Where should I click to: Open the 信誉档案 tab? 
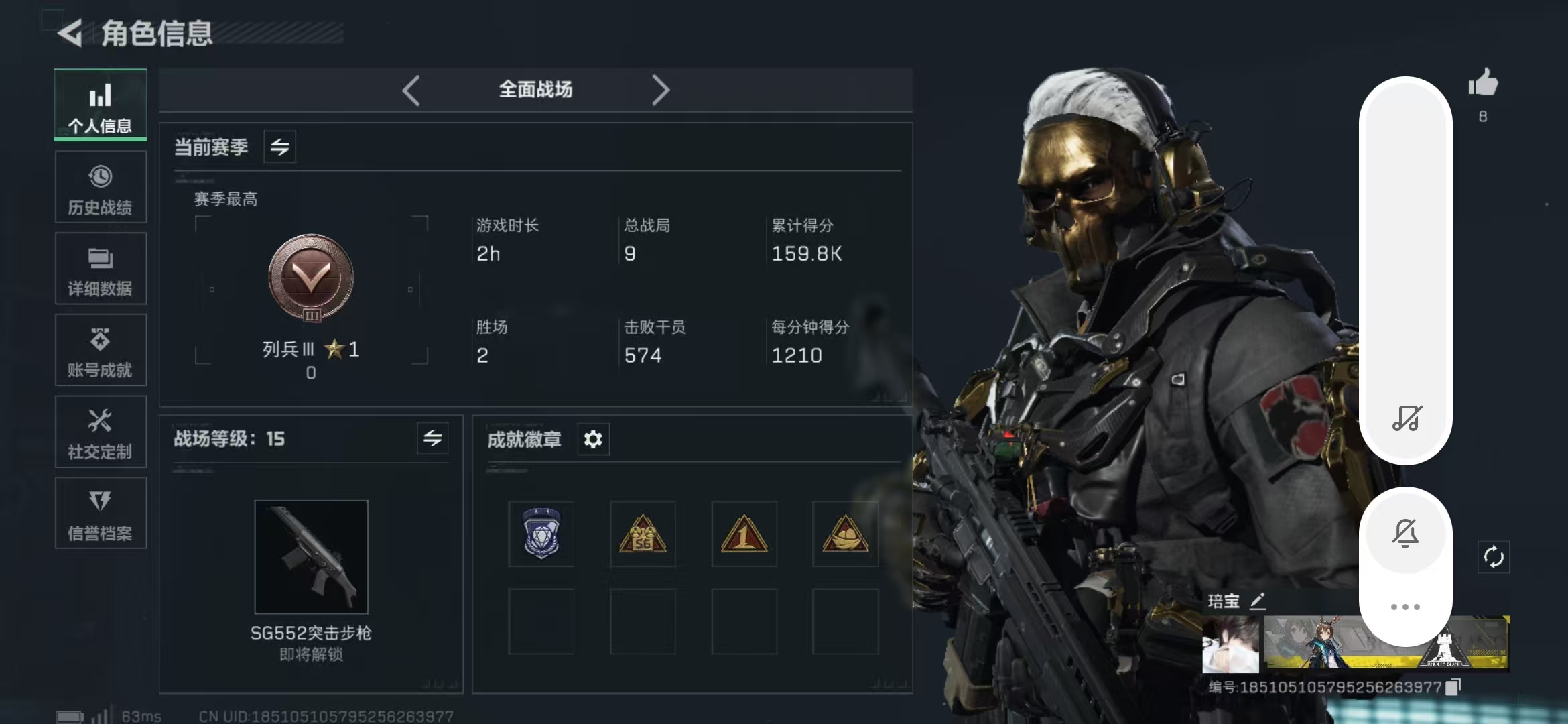click(101, 514)
